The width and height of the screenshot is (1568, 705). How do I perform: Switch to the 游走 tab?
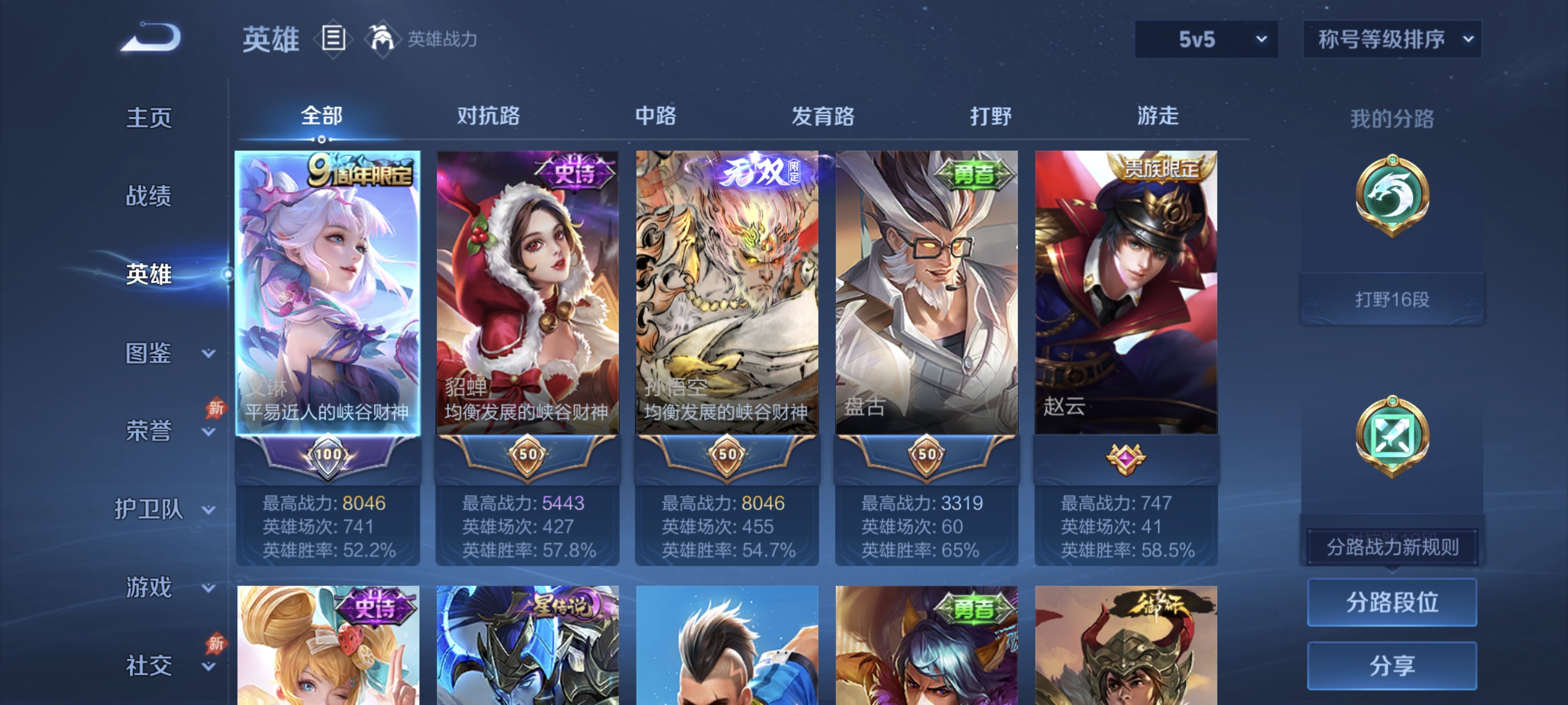1158,117
